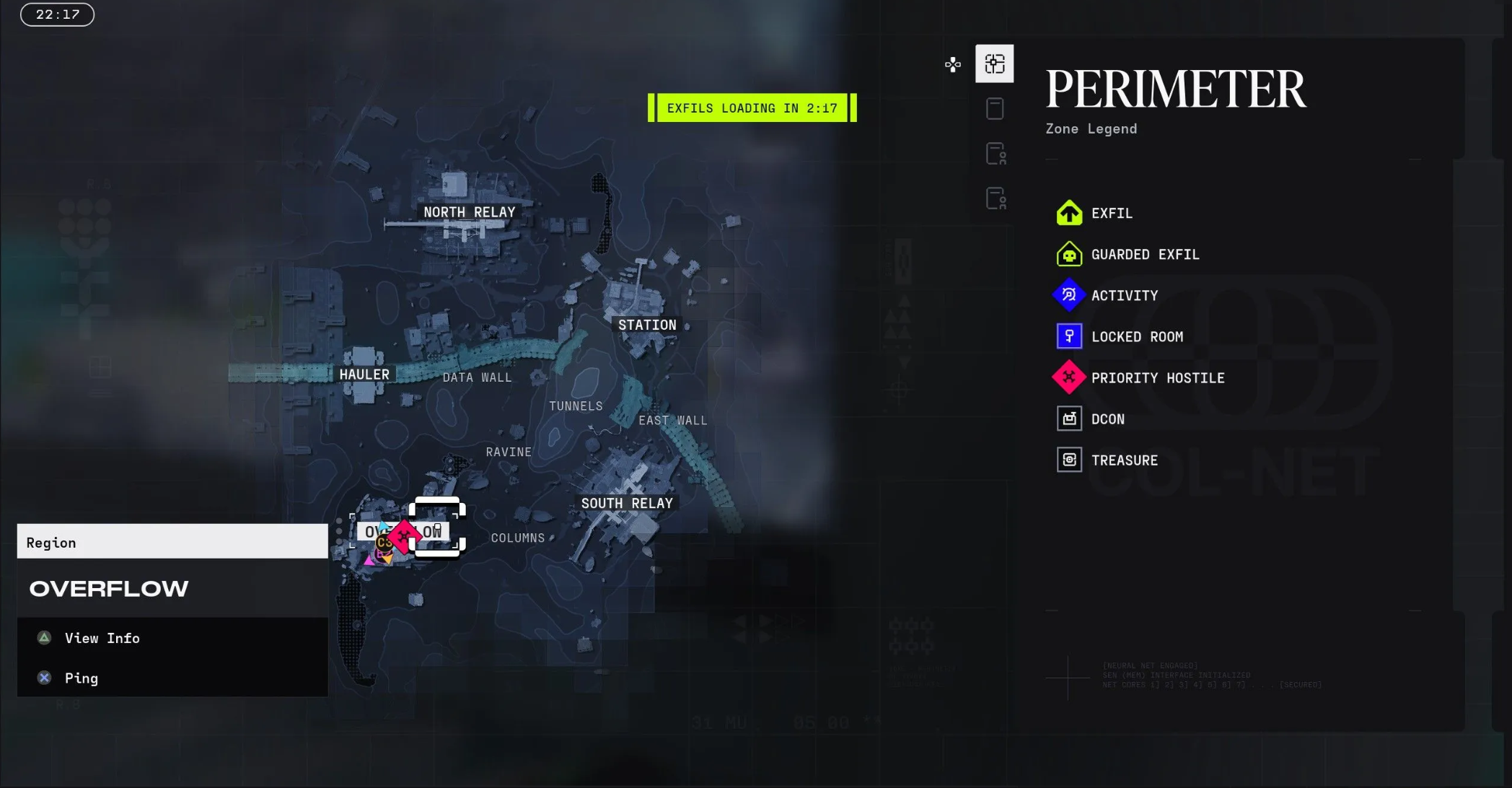Viewport: 1512px width, 788px height.
Task: Select the Hauler map label
Action: pos(364,375)
